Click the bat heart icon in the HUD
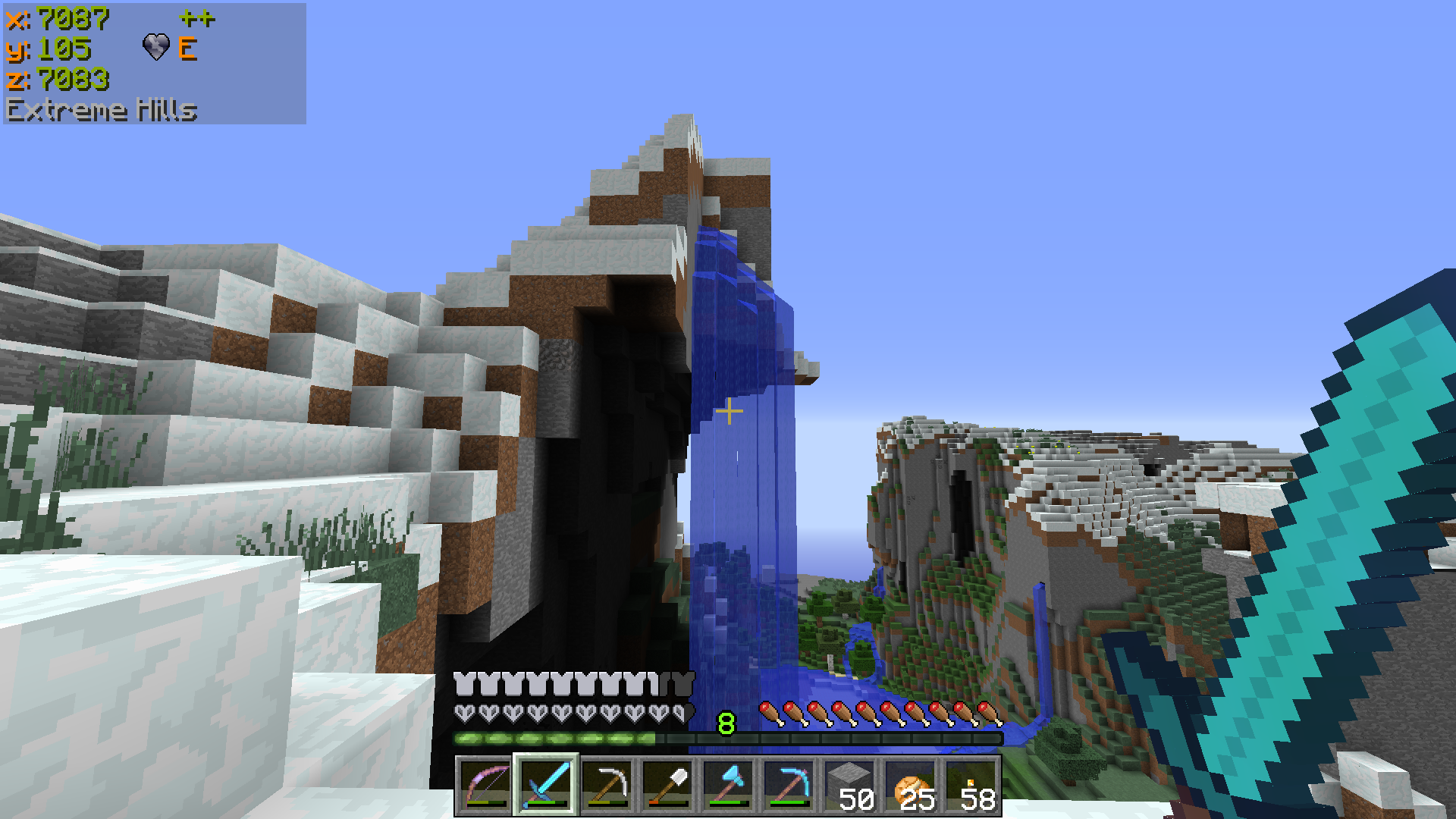 point(157,48)
